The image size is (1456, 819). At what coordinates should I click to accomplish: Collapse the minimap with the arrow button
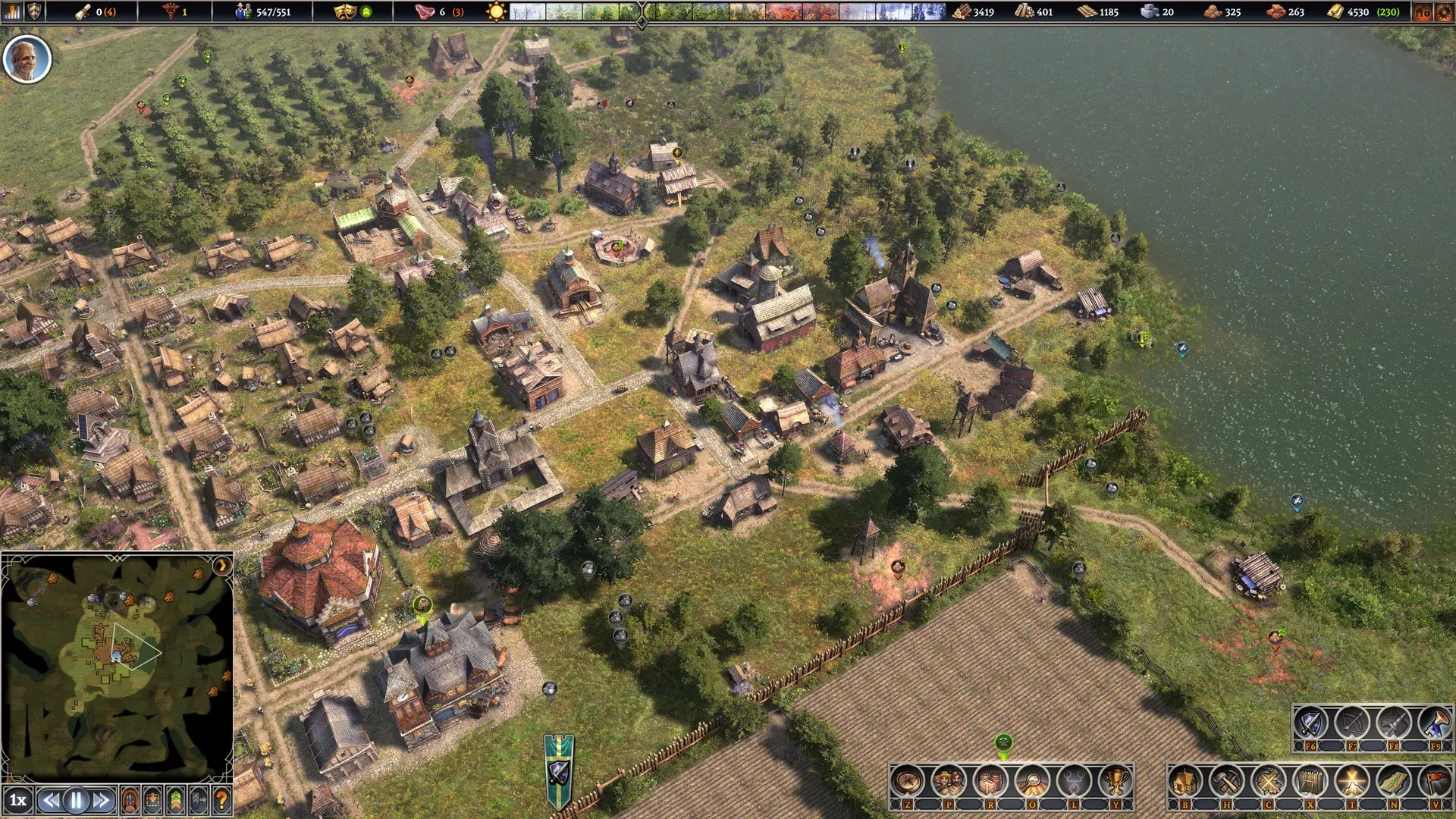pos(221,566)
